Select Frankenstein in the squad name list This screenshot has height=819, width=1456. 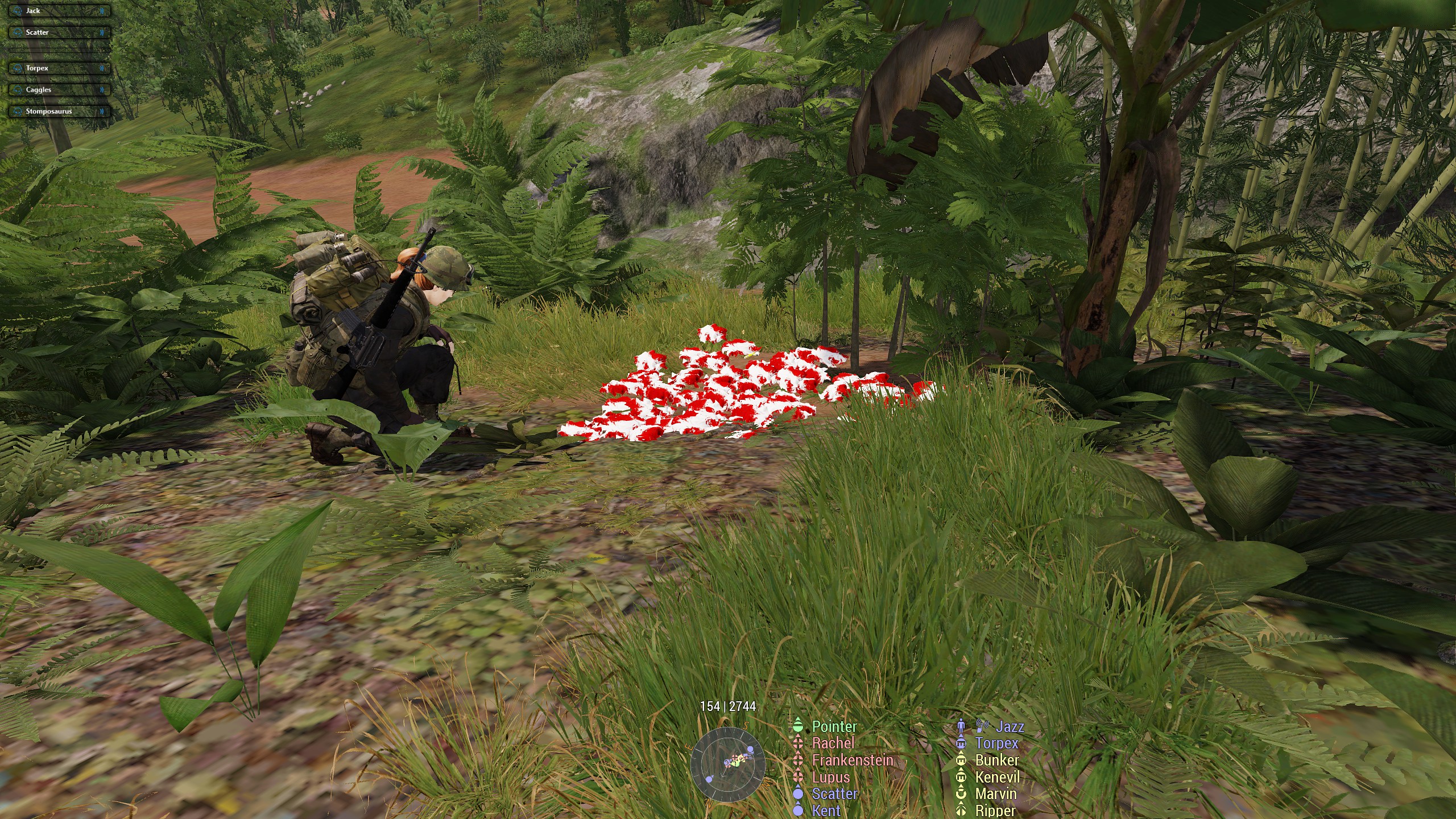852,760
